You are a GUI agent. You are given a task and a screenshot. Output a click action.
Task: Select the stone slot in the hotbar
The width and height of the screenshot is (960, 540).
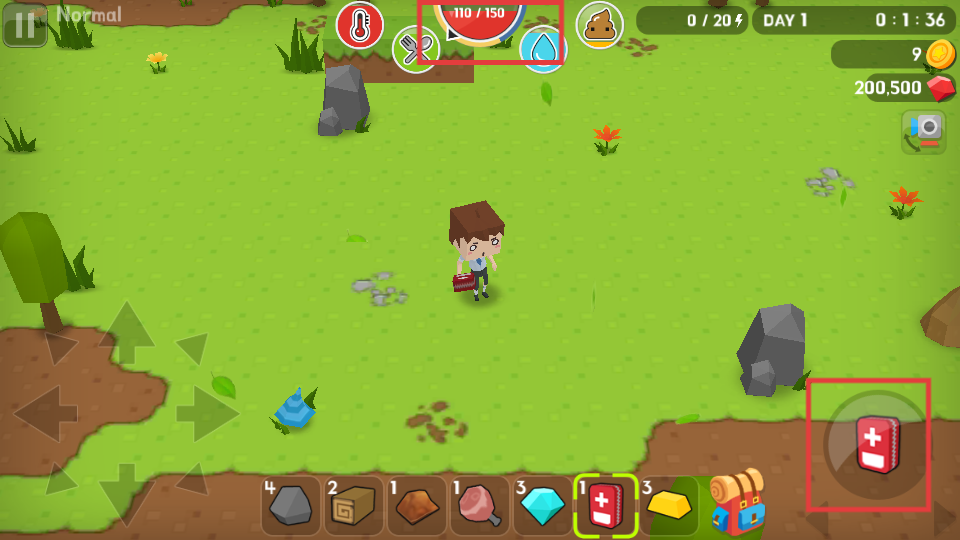(x=291, y=505)
